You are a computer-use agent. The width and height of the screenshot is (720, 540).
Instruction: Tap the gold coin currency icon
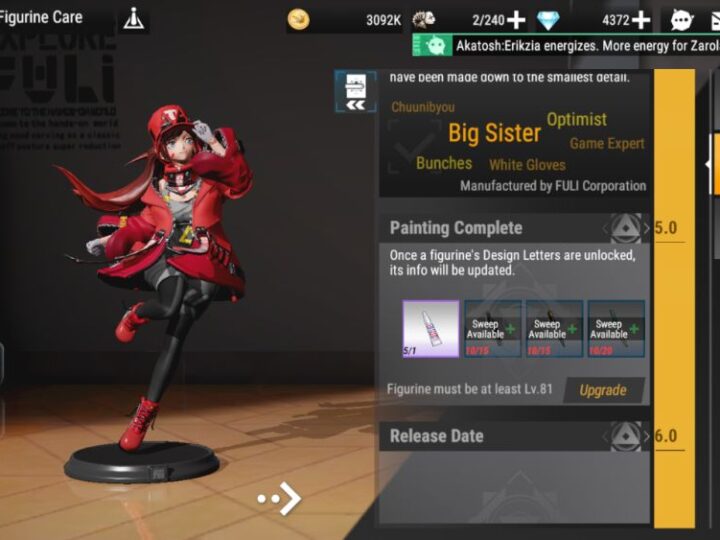click(x=298, y=20)
